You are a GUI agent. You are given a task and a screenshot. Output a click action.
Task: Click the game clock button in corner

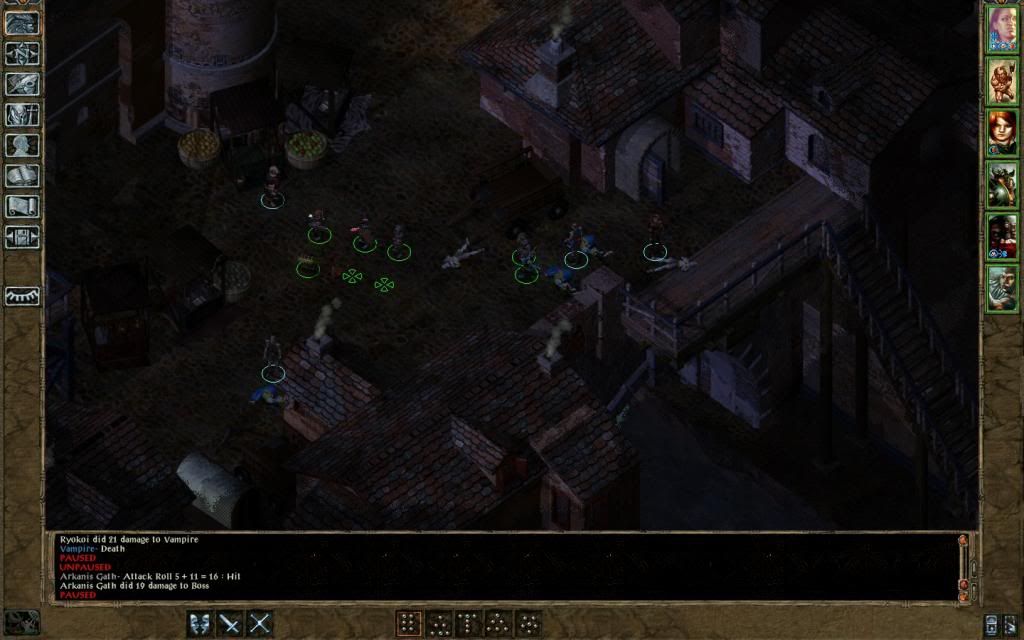22,622
